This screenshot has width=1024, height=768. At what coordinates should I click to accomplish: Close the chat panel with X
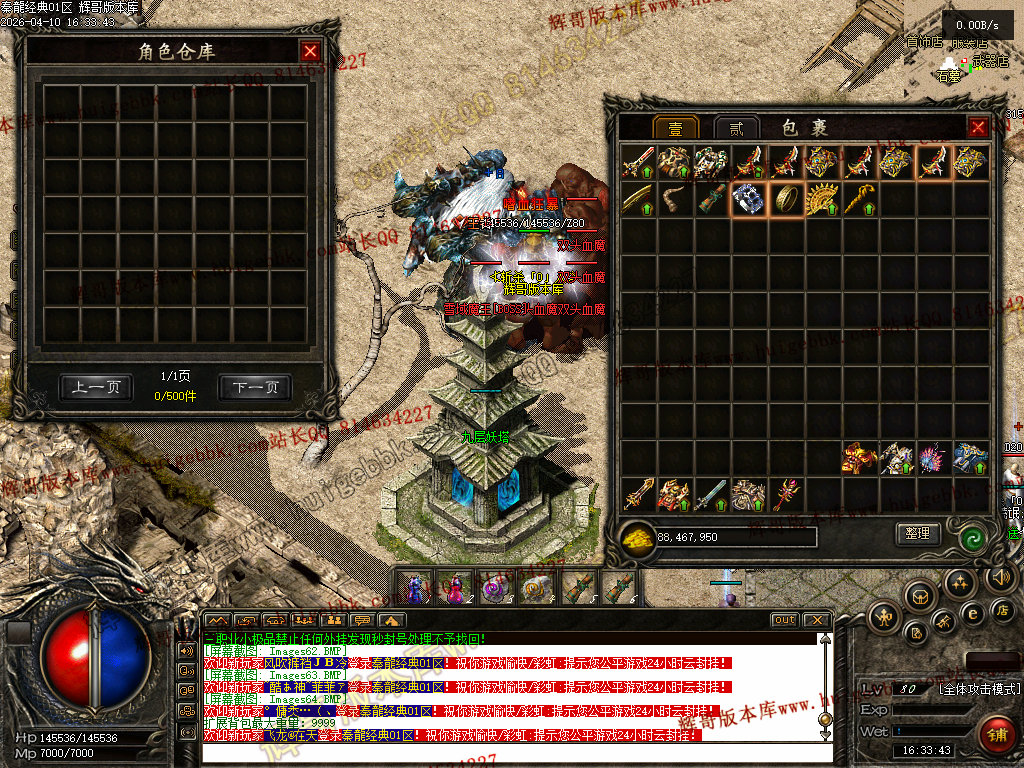[817, 620]
